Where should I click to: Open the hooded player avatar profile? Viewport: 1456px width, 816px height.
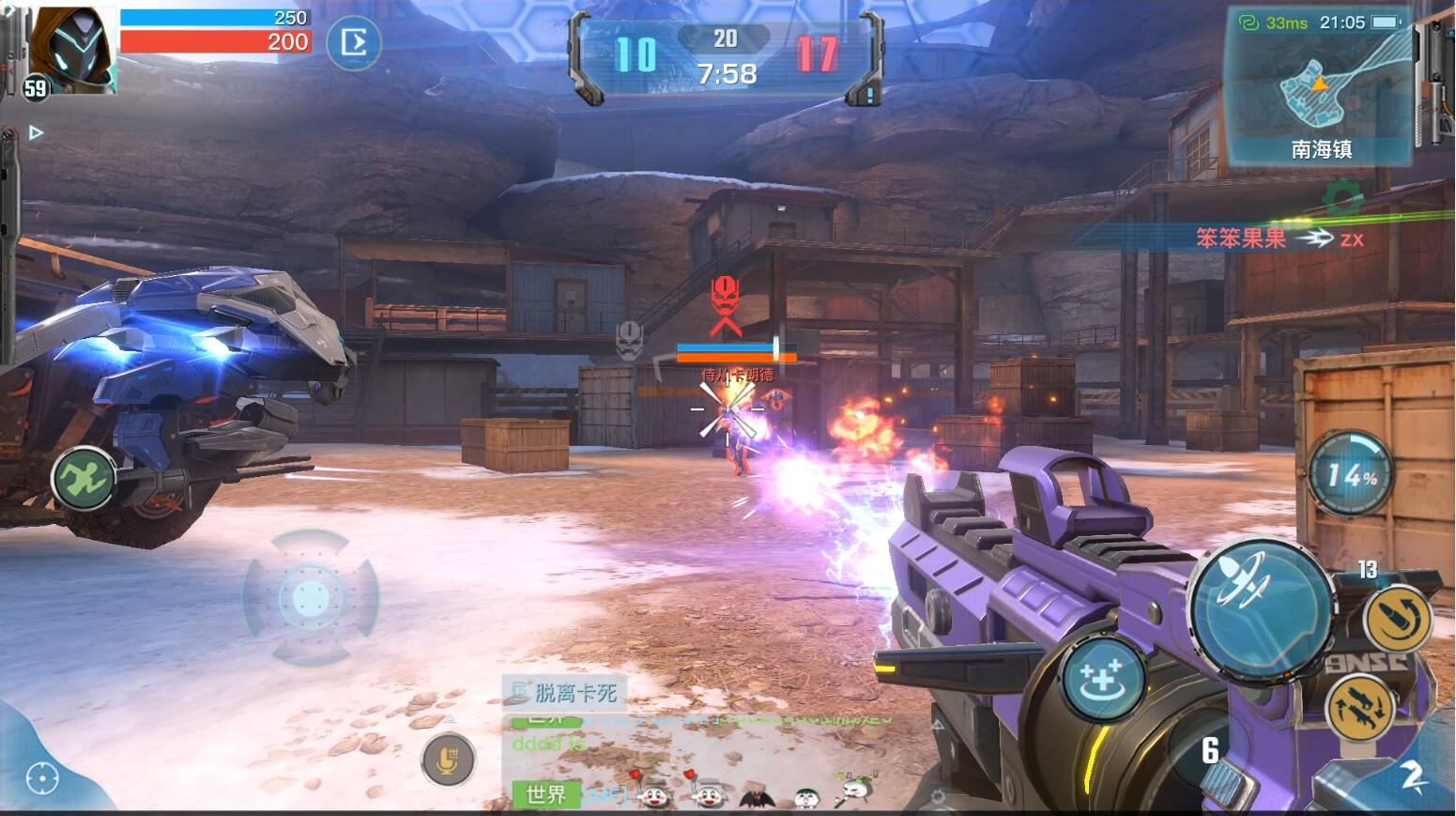(72, 49)
